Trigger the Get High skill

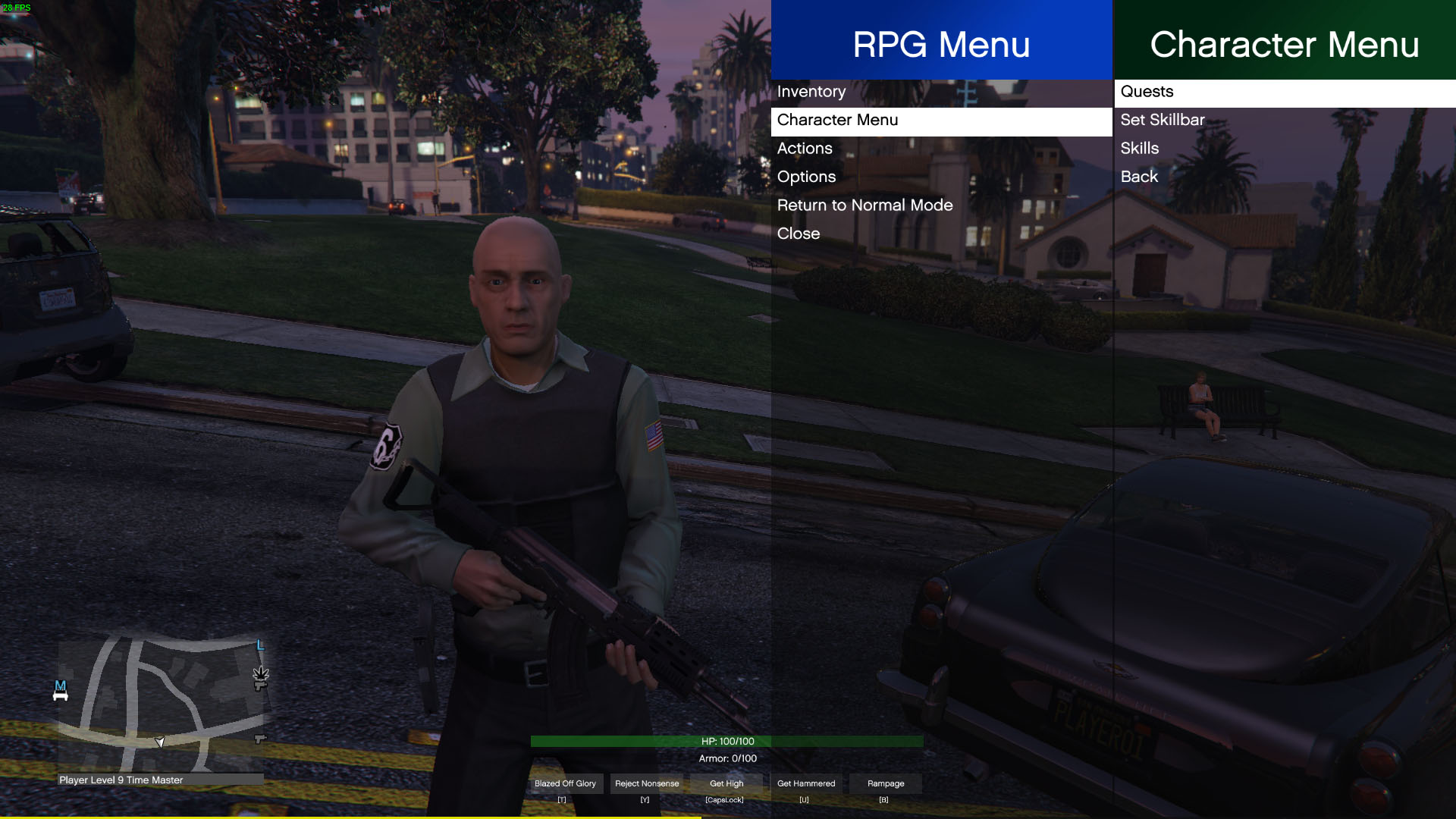[x=726, y=783]
